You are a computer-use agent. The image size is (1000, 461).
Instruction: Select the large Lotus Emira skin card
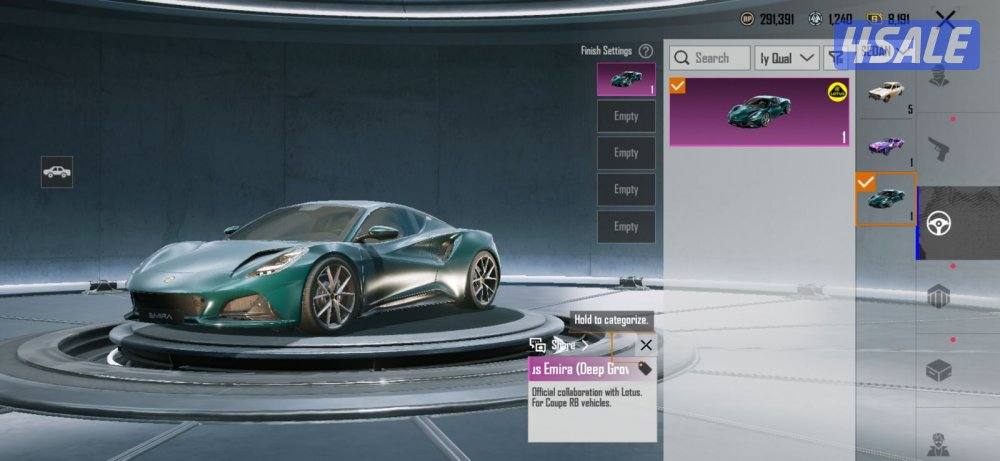pos(760,112)
